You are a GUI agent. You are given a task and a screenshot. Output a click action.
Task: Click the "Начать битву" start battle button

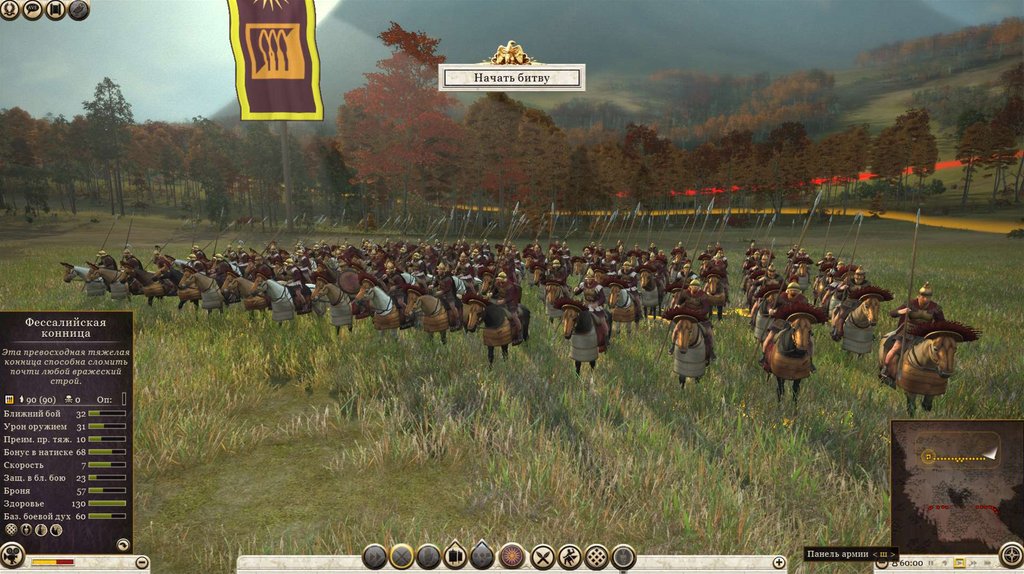511,77
